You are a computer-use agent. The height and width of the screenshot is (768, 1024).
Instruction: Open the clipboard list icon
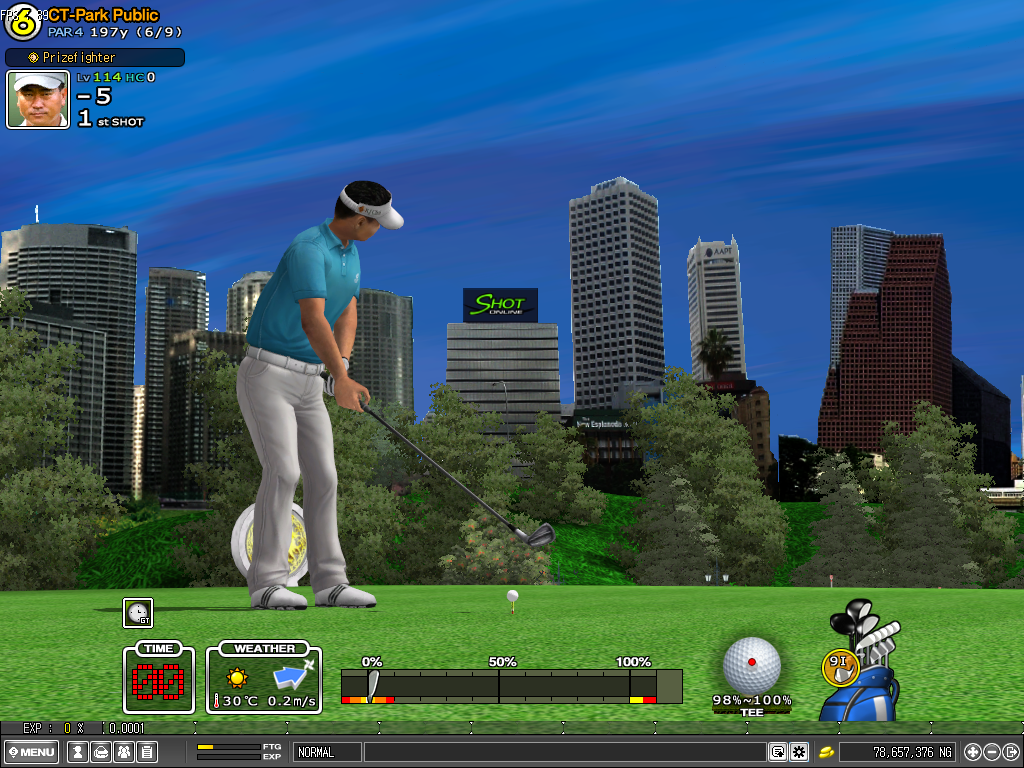146,752
